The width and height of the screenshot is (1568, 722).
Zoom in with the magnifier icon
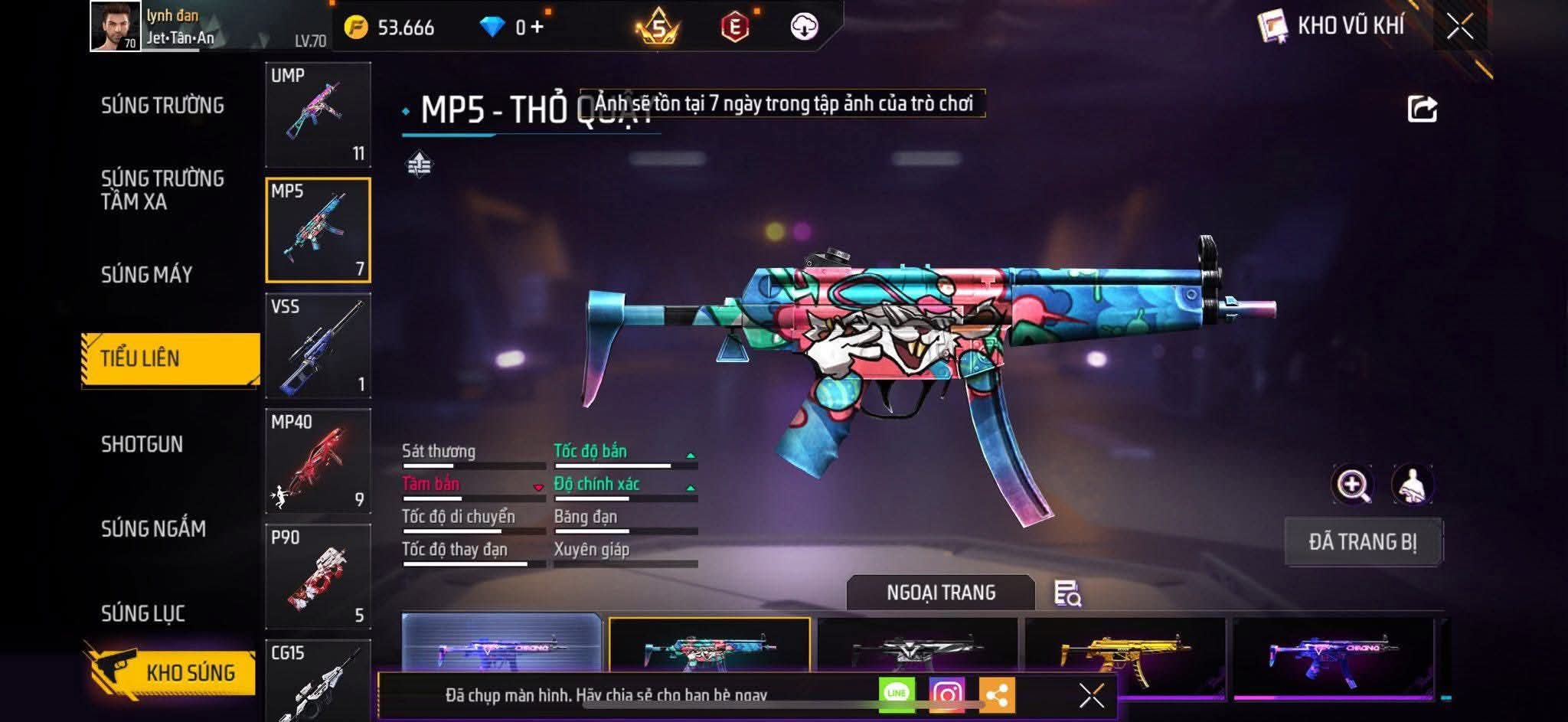click(1353, 485)
